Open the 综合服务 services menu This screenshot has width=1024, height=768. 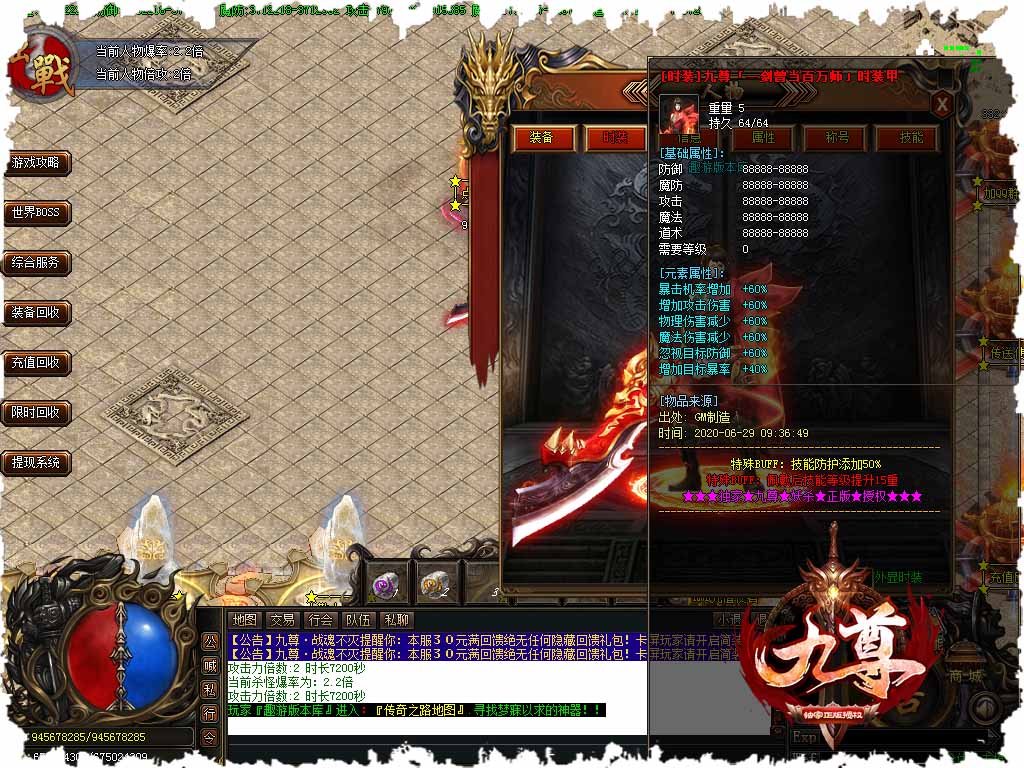click(x=36, y=263)
